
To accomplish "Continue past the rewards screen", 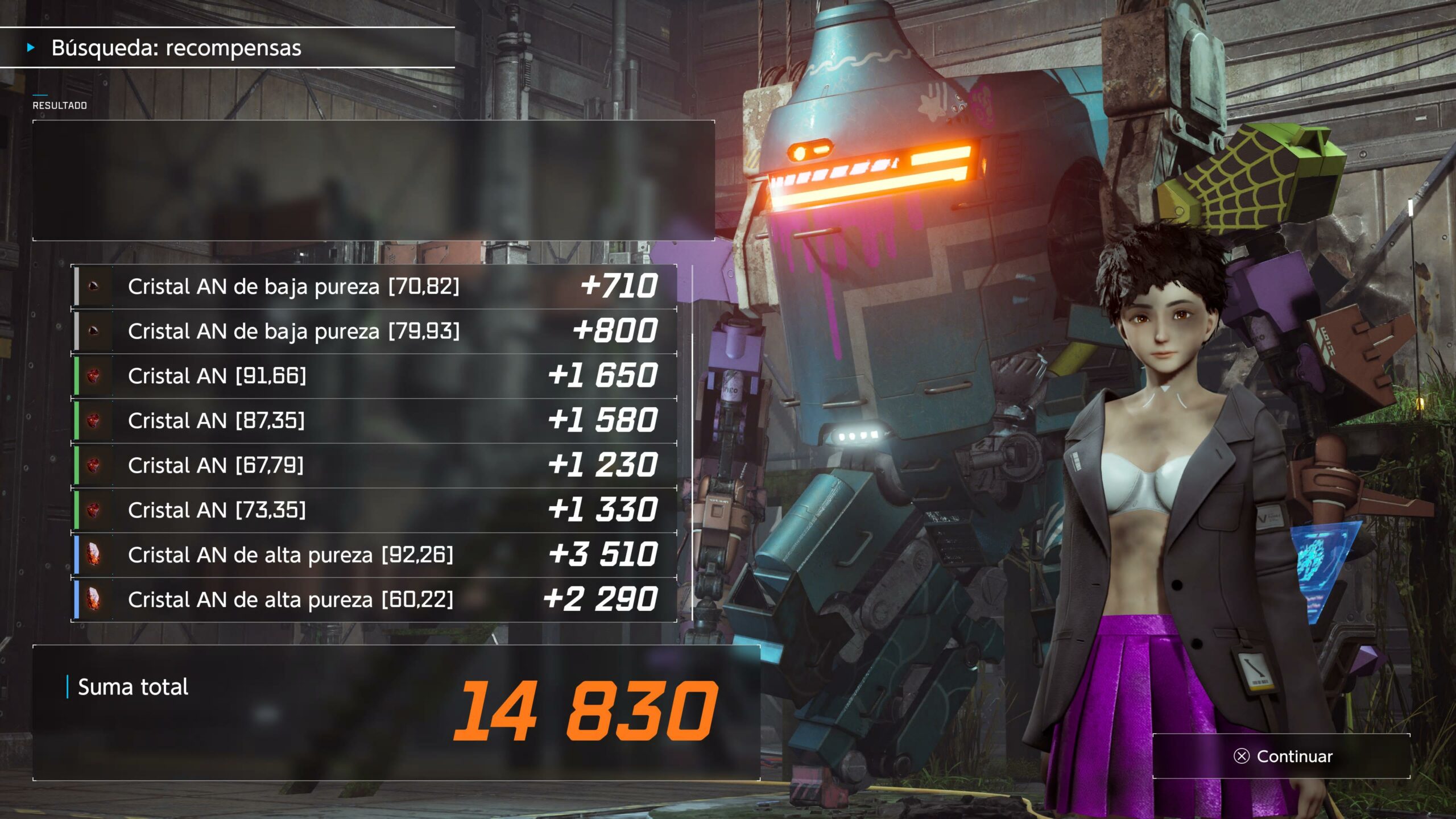I will tap(1283, 756).
